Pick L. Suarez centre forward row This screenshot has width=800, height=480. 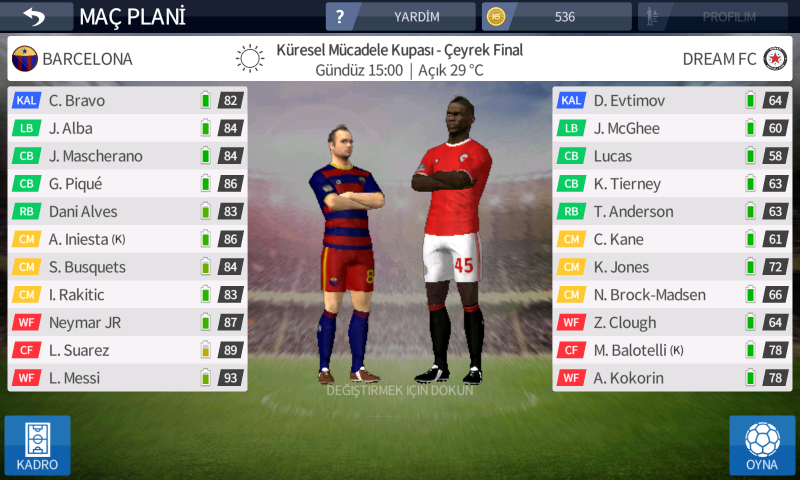pos(127,350)
